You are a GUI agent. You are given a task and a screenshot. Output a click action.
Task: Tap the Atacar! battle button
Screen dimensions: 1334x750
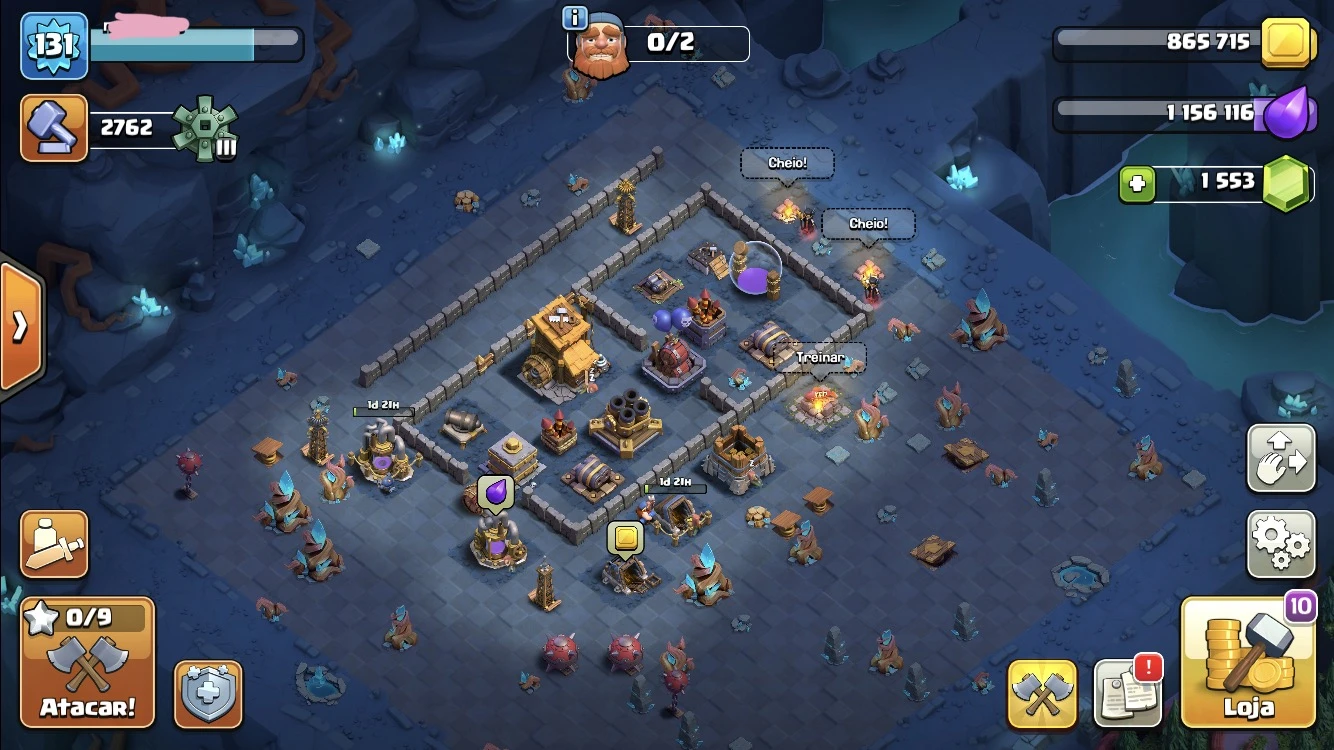coord(88,663)
